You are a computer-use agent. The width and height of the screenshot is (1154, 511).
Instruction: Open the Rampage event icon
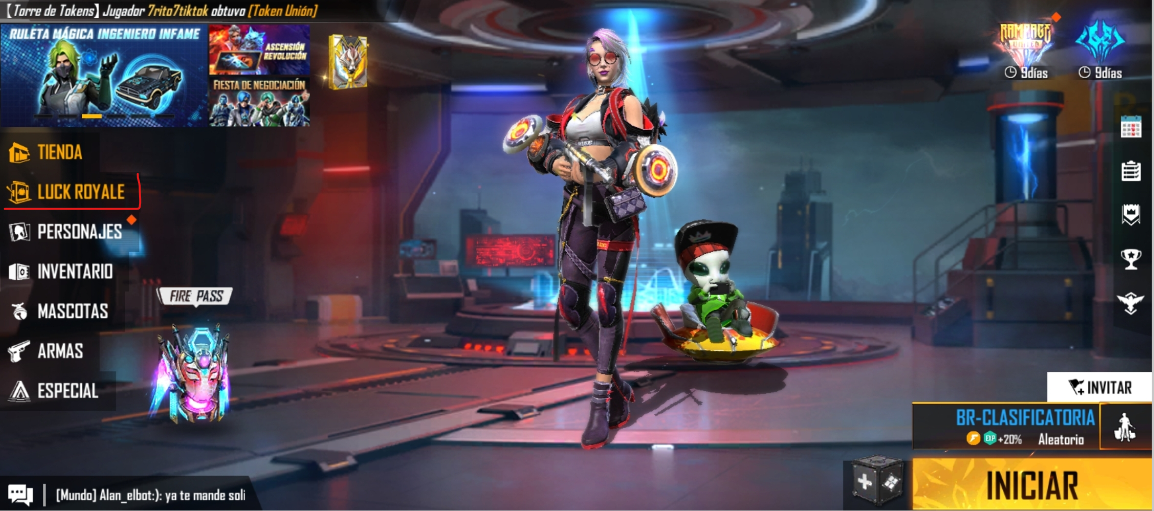point(1026,45)
